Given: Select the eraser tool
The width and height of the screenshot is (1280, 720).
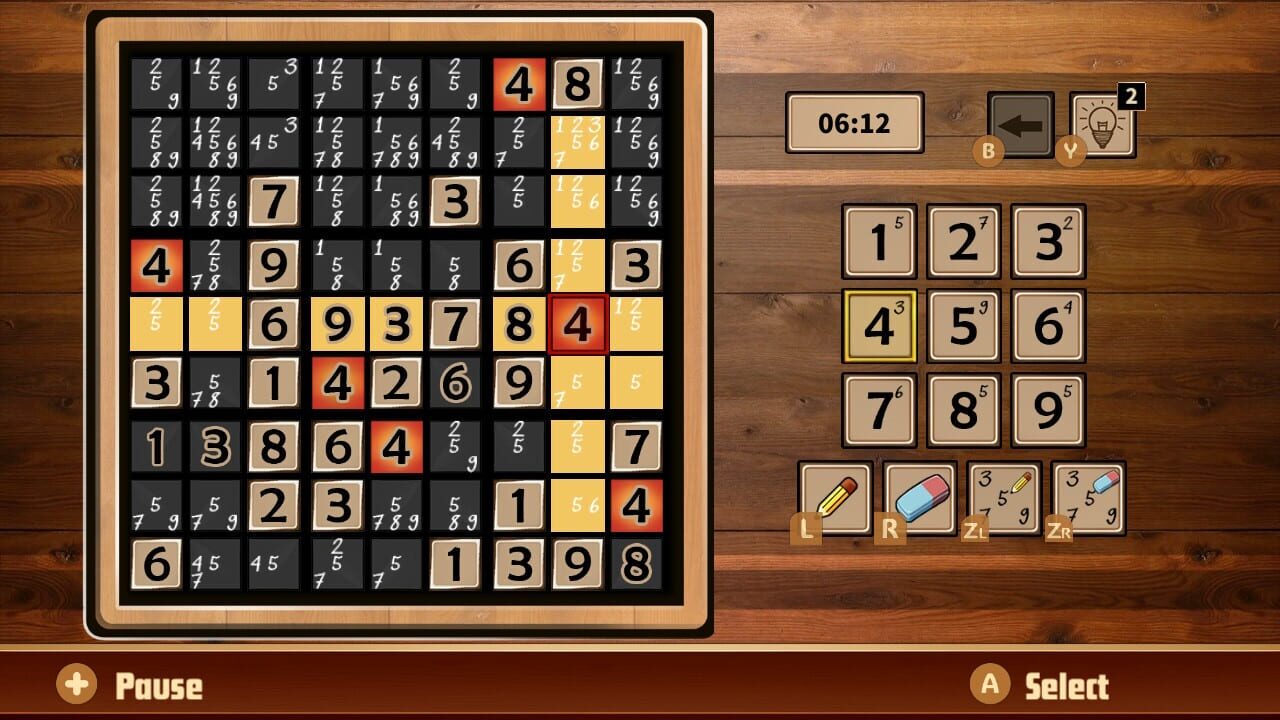Looking at the screenshot, I should point(920,499).
